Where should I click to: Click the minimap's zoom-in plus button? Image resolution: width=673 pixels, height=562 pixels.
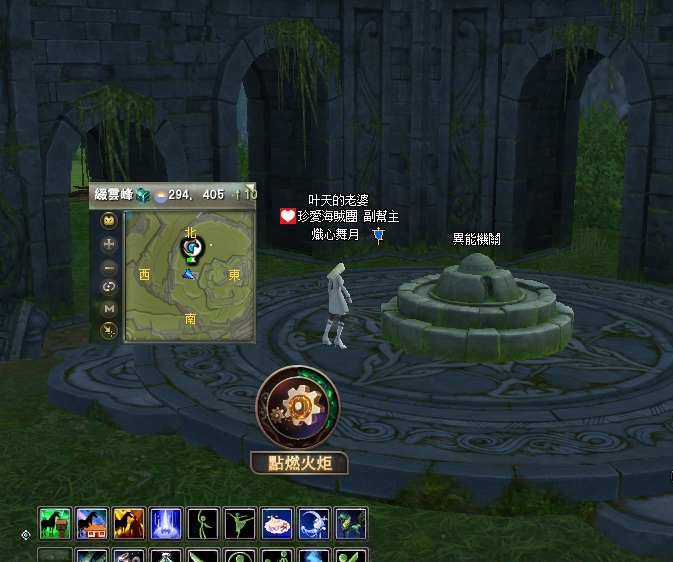109,244
